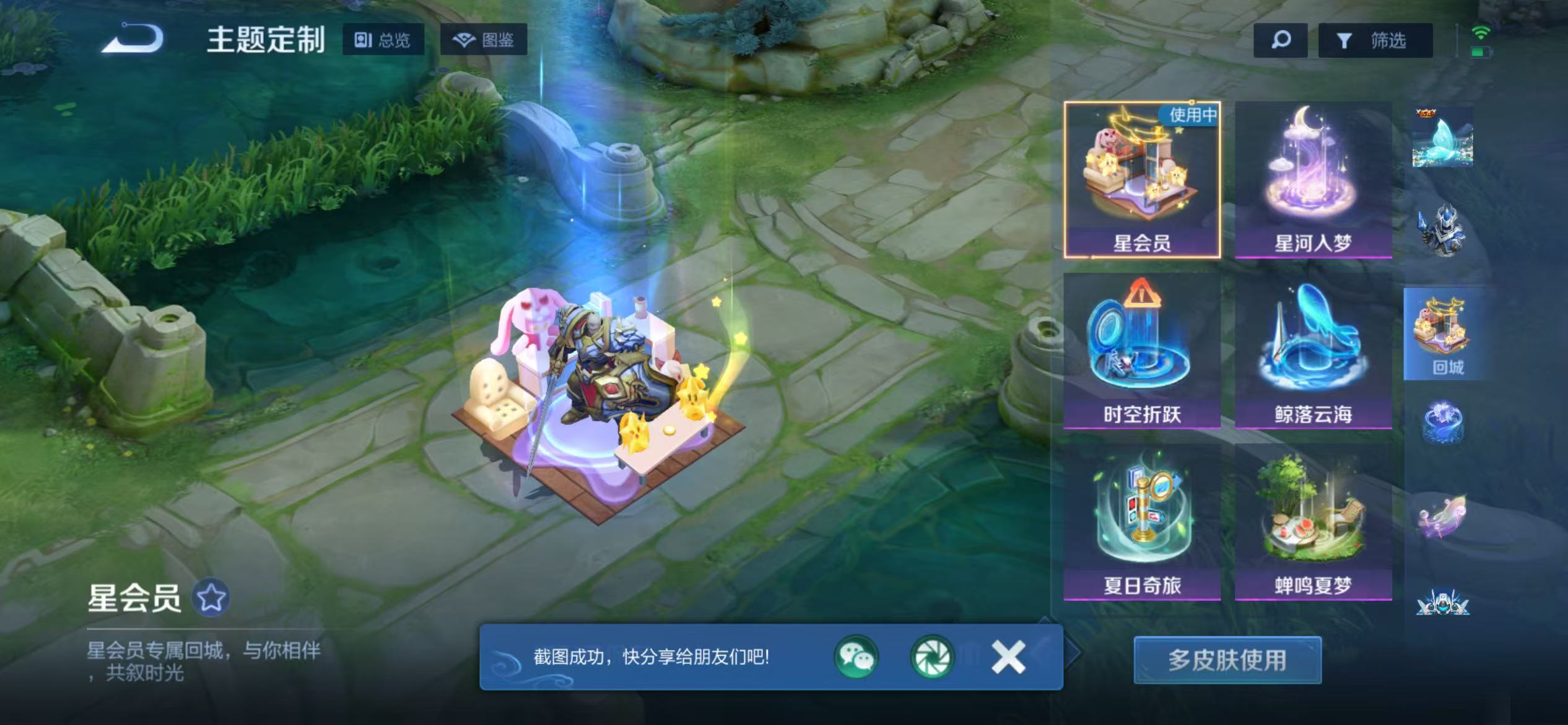Viewport: 1568px width, 725px height.
Task: Open the search magnifier tool
Action: click(x=1280, y=40)
